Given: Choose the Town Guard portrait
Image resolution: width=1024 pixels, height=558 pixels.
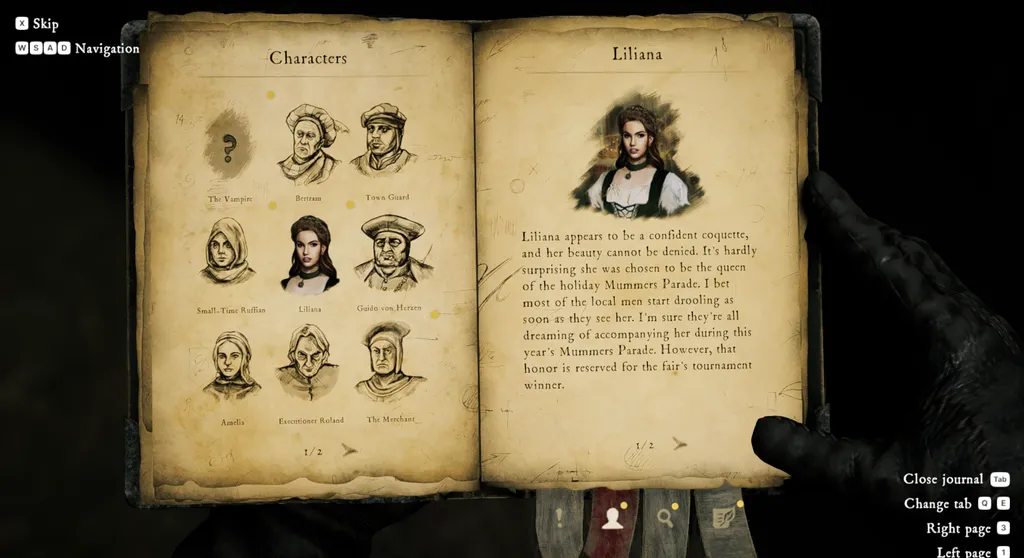Looking at the screenshot, I should tap(386, 144).
